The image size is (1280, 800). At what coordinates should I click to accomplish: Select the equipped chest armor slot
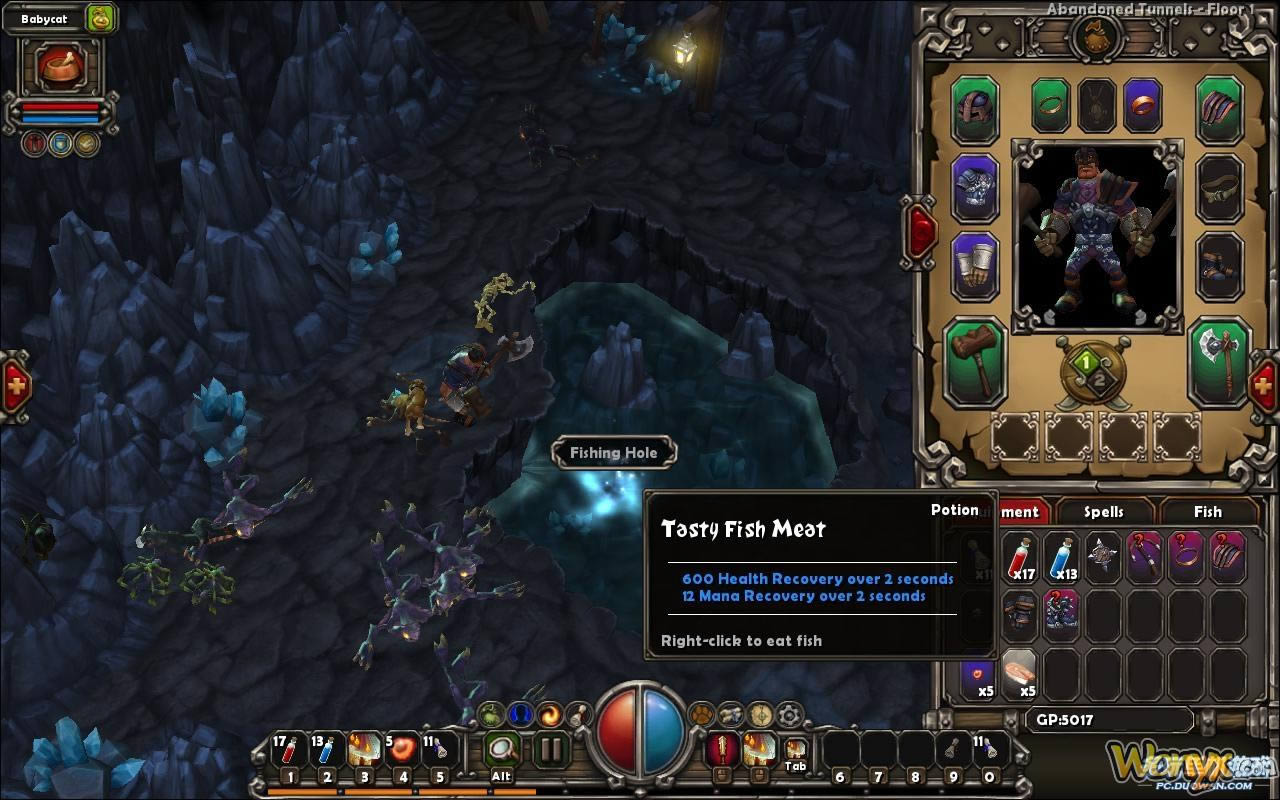[974, 187]
